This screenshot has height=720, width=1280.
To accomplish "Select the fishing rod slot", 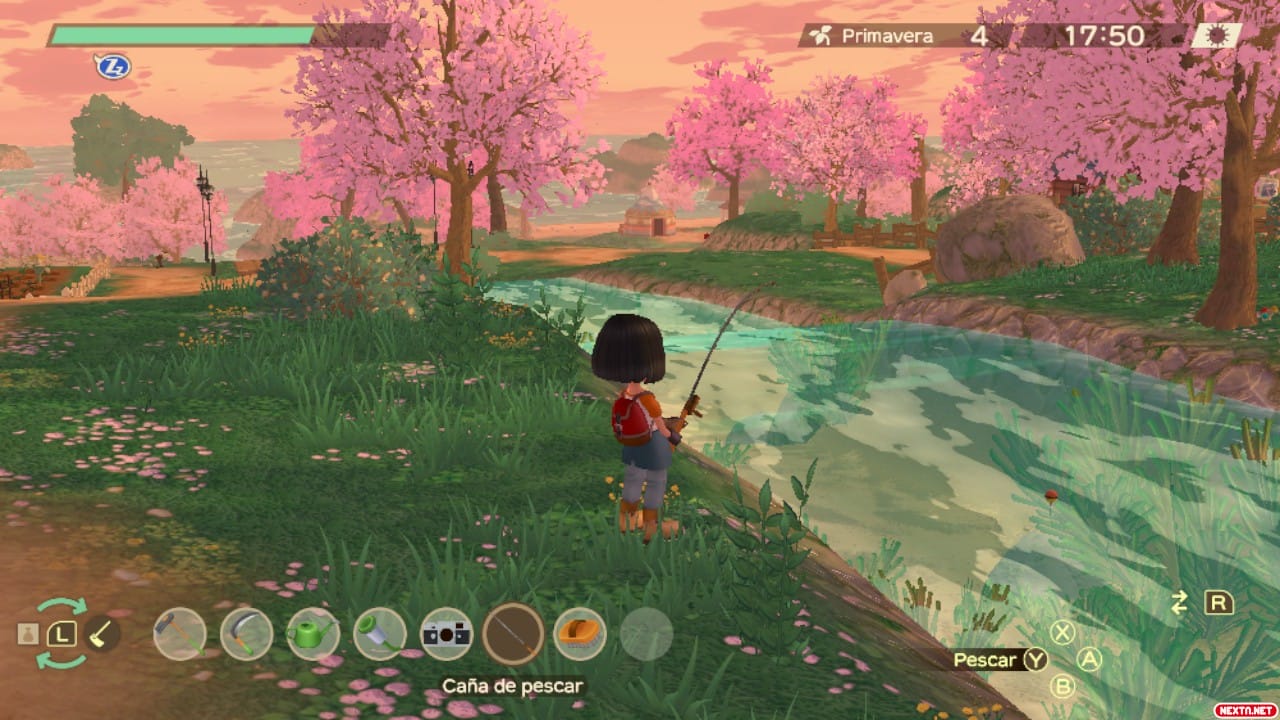I will pyautogui.click(x=513, y=634).
